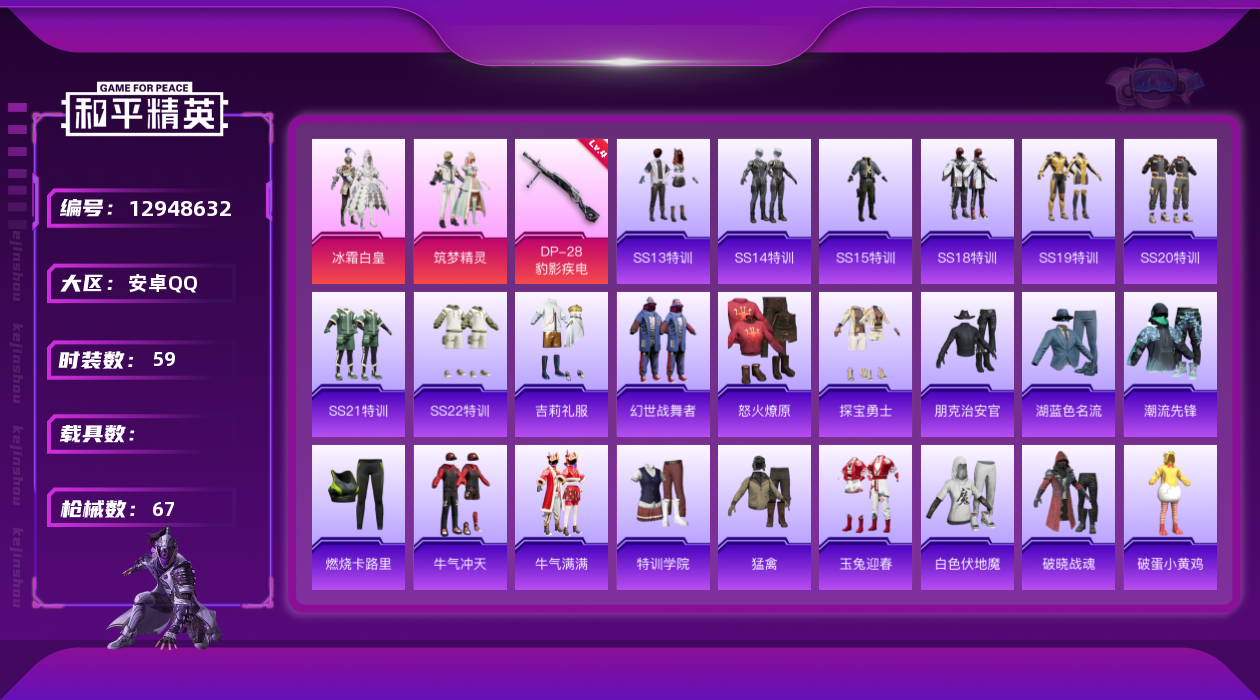Open the 破晓战魂 outfit card
The image size is (1260, 700).
pyautogui.click(x=1068, y=517)
